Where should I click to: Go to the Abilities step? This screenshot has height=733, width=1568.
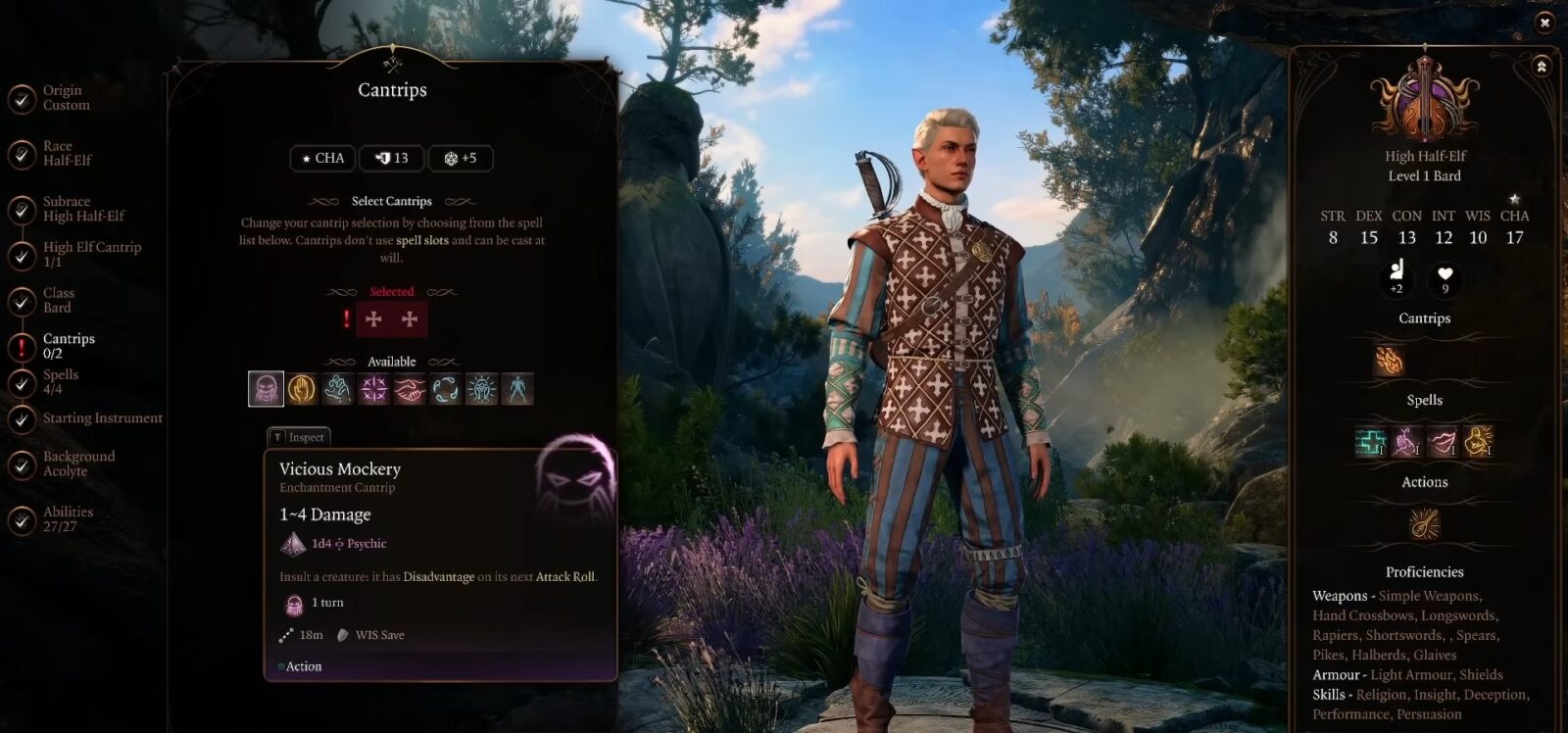(67, 519)
